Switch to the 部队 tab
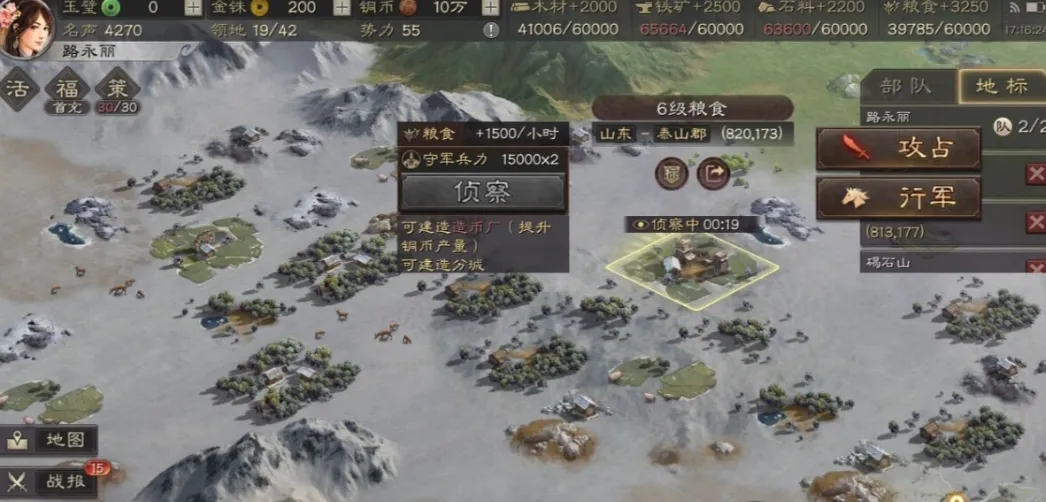Screen dimensions: 1046x502 tap(906, 86)
